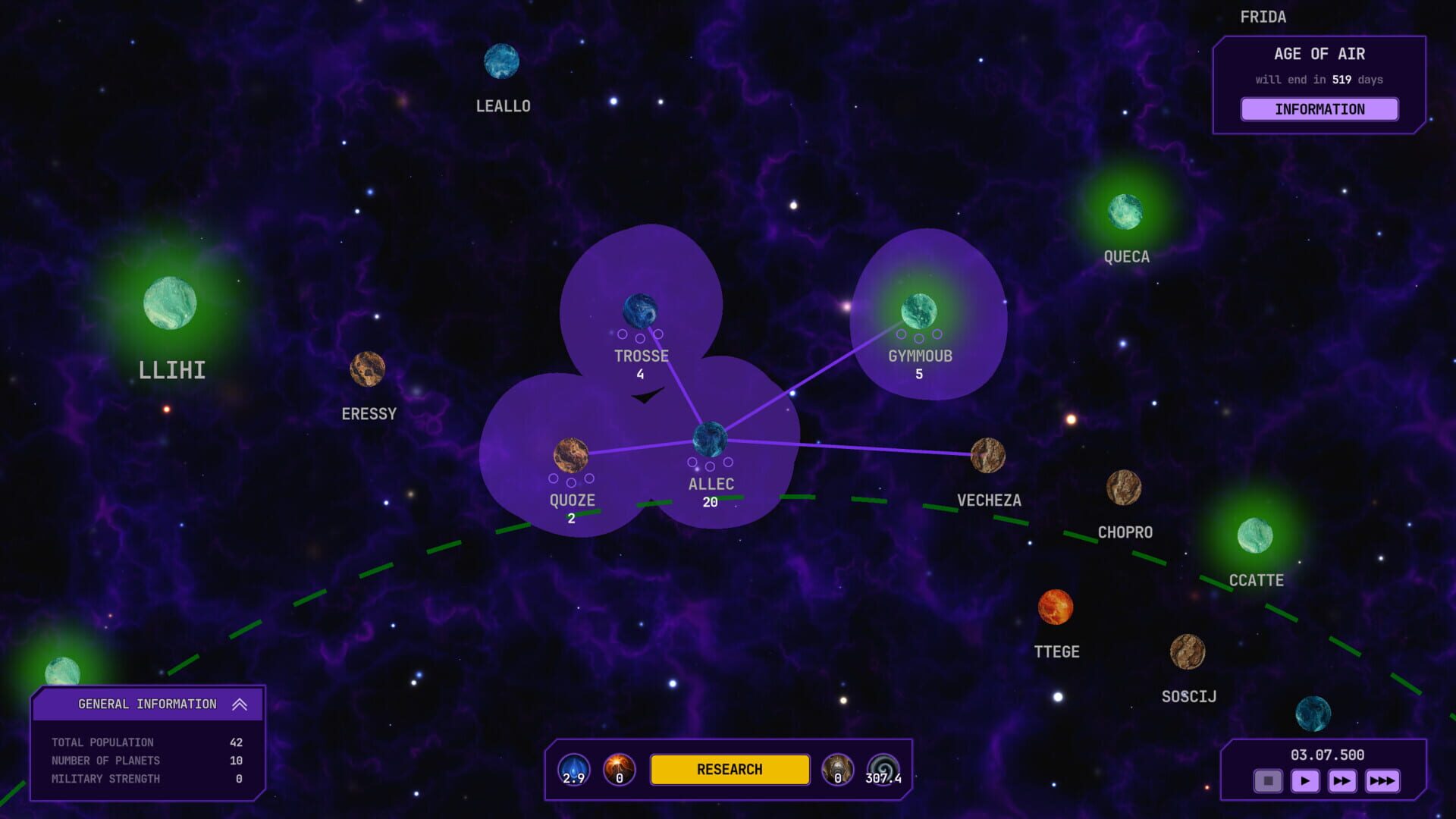Click the INFORMATION button for Age of Air
This screenshot has height=819, width=1456.
[1319, 109]
